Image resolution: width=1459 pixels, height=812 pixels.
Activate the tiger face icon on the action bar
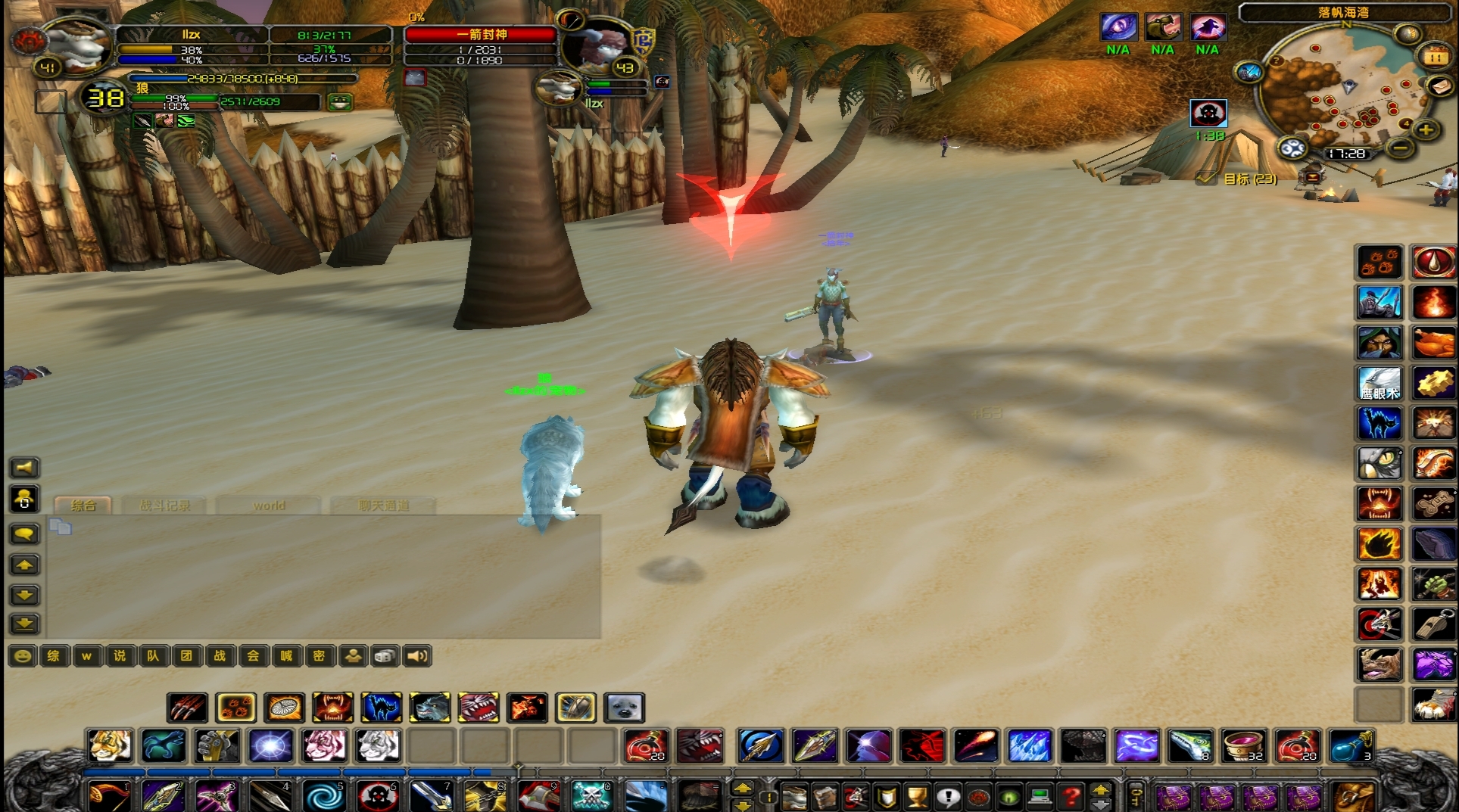110,745
